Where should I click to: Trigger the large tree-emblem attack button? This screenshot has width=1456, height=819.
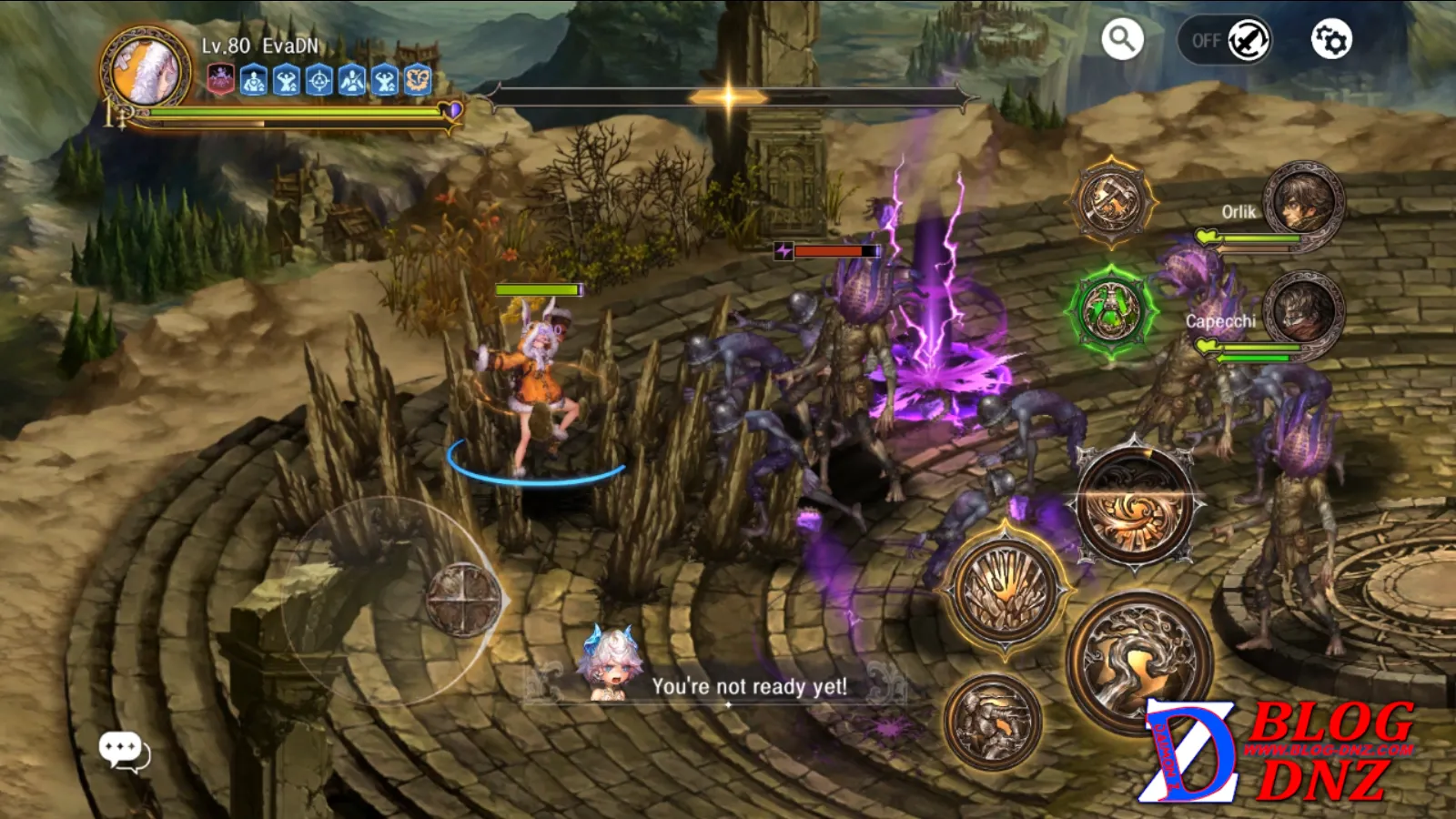coord(1138,661)
